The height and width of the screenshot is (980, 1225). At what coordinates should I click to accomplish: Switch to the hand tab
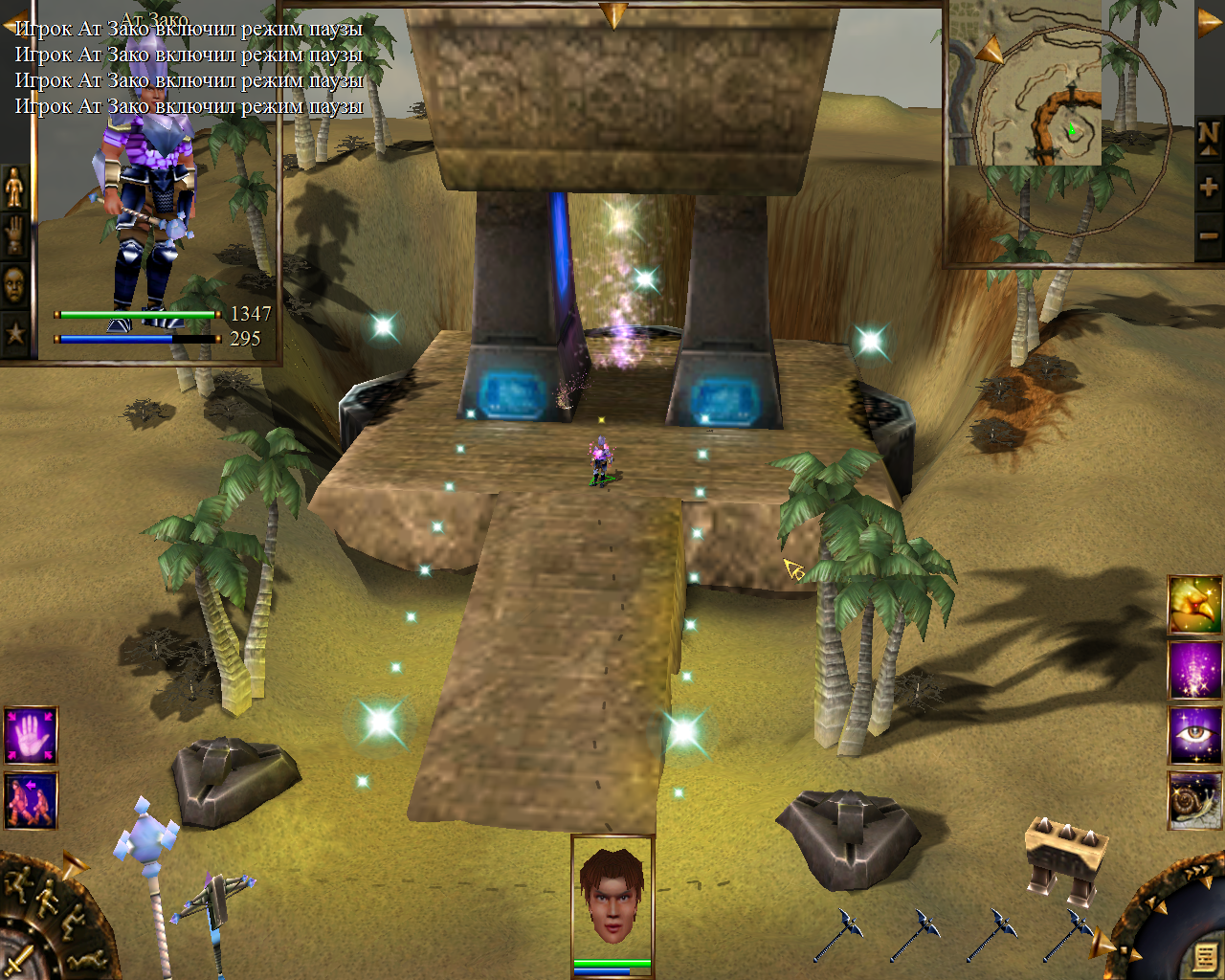click(x=14, y=234)
